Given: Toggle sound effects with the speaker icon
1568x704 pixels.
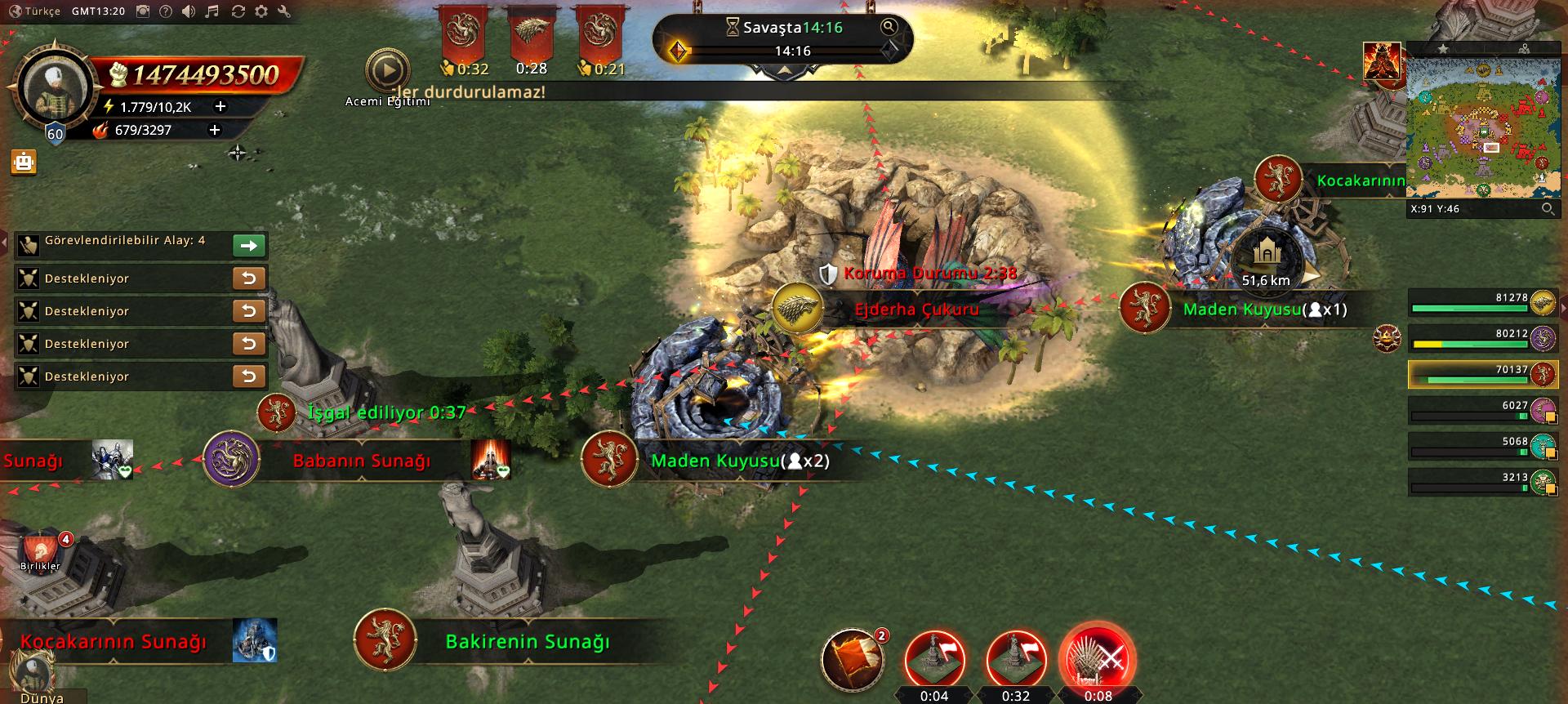Looking at the screenshot, I should coord(189,11).
